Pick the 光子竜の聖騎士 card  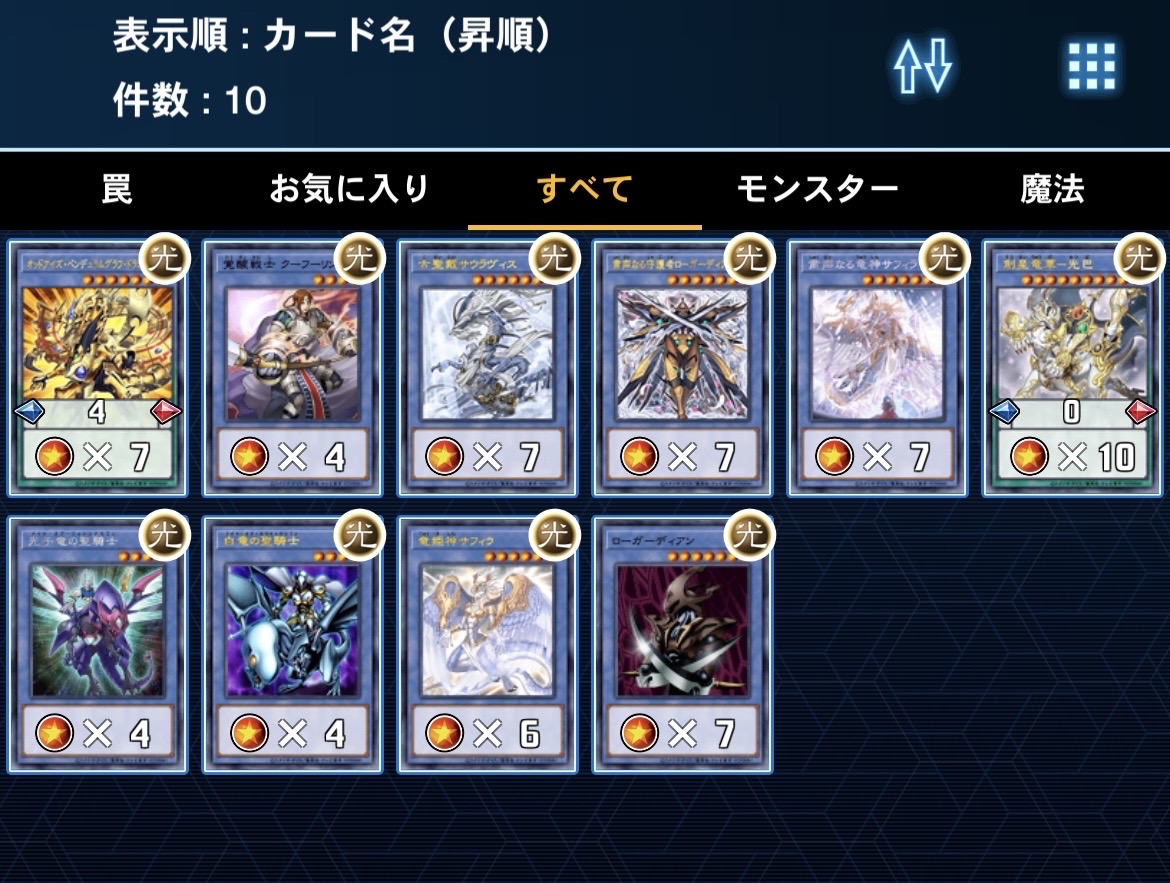pyautogui.click(x=97, y=645)
